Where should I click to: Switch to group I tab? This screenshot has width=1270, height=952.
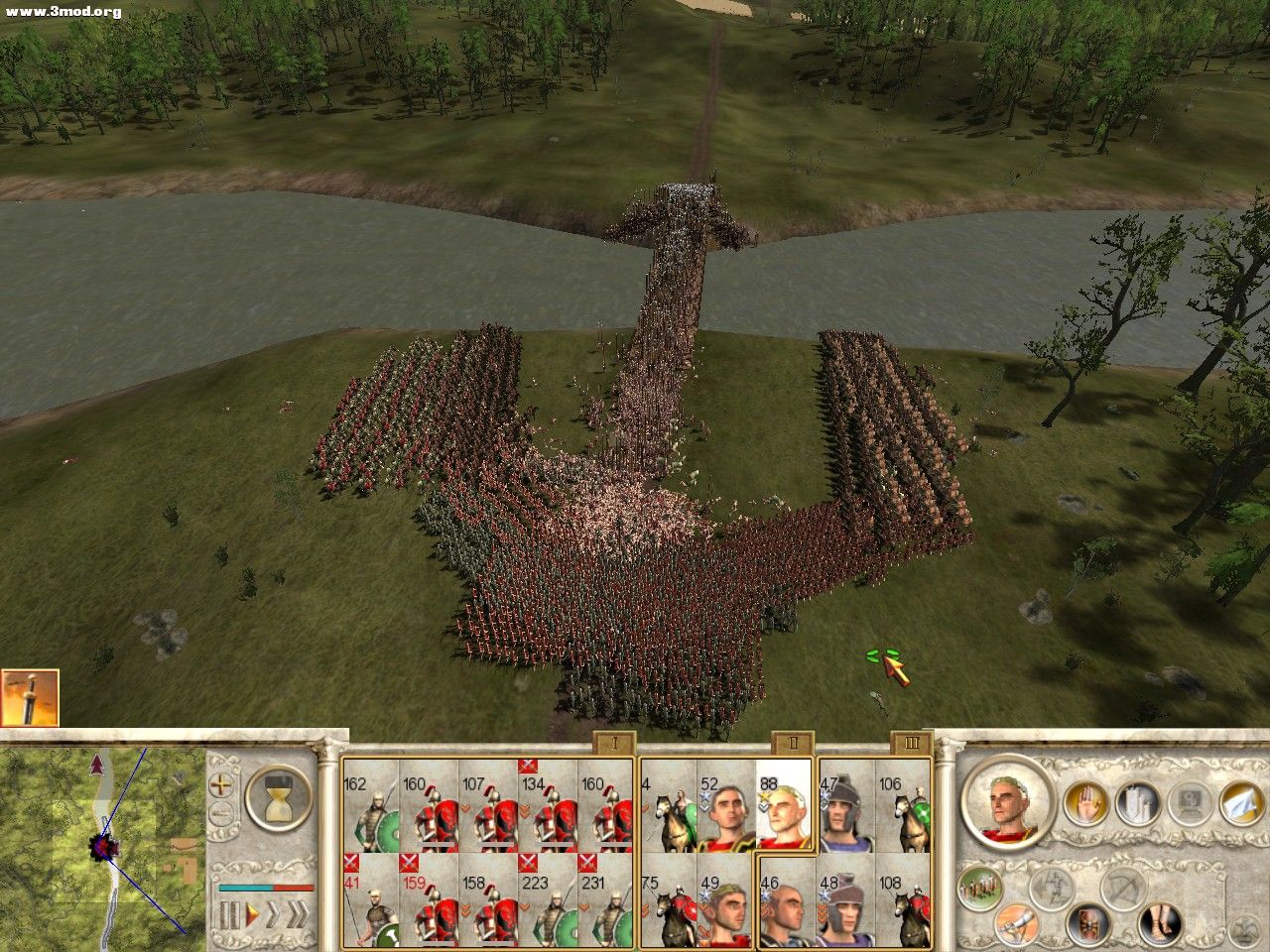click(614, 744)
